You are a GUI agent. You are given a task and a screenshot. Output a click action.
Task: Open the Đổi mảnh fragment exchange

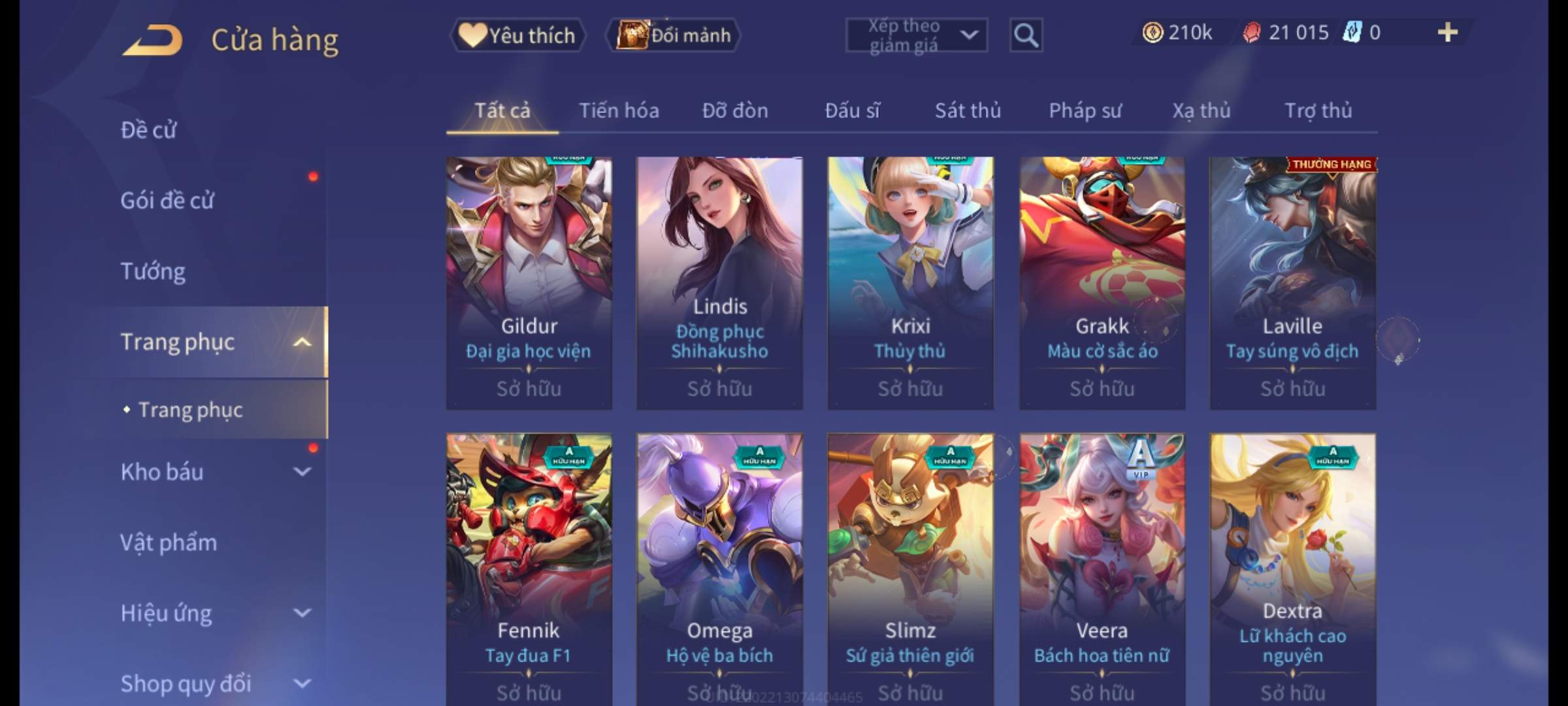click(x=674, y=35)
